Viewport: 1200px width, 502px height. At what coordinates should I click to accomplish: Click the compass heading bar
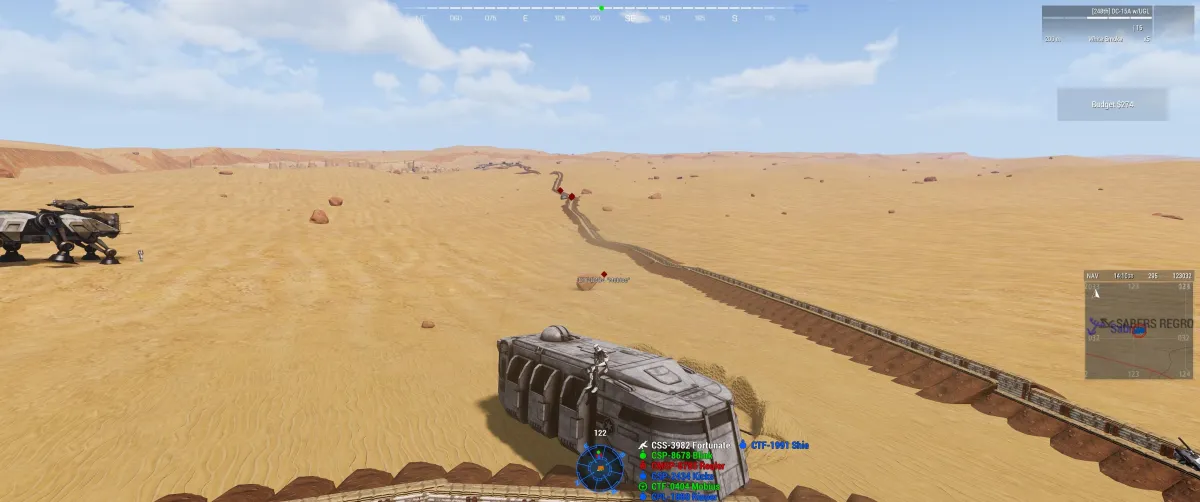click(x=600, y=9)
